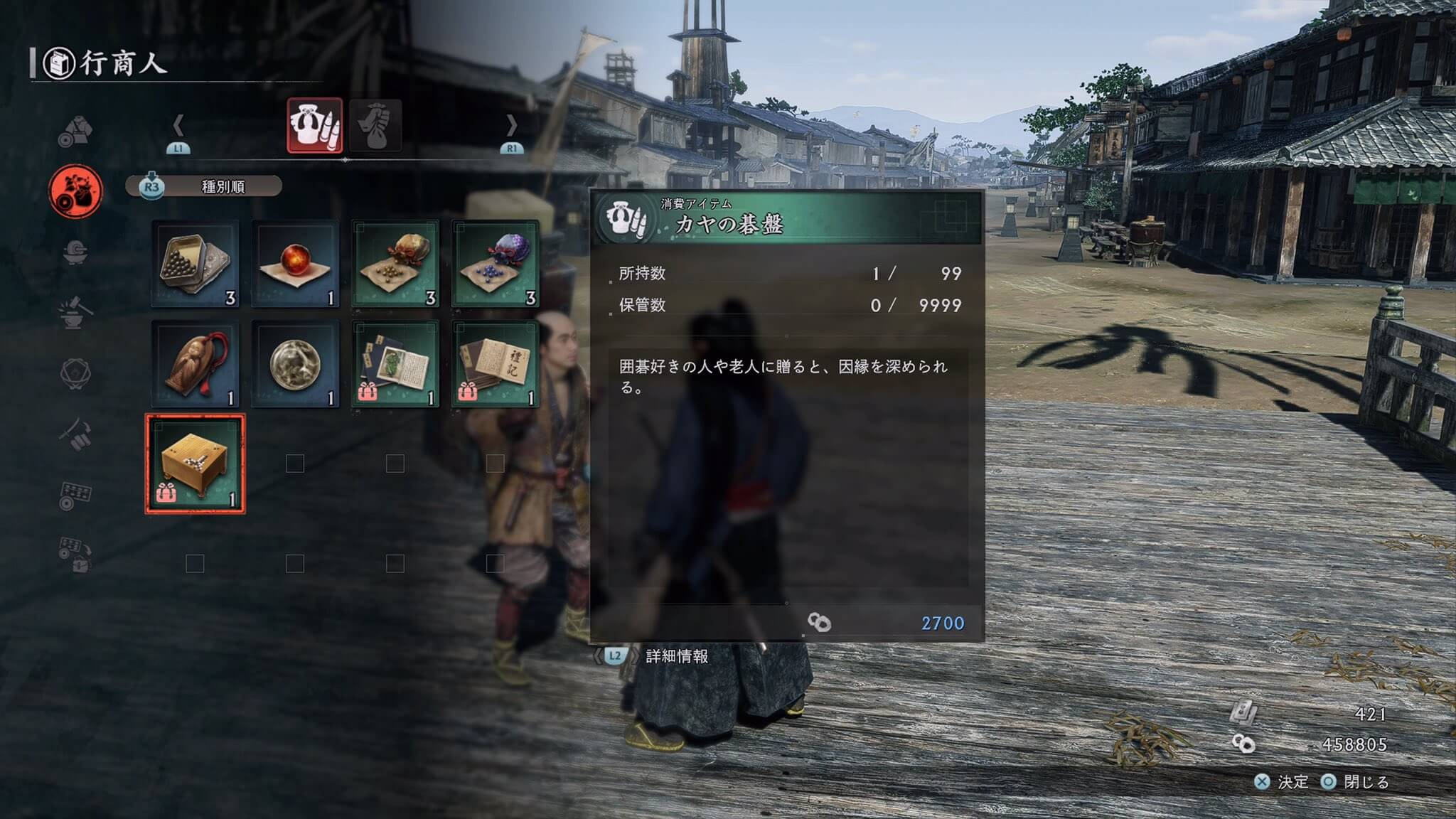1456x819 pixels.
Task: Choose the pale marbled sphere item
Action: (x=295, y=364)
